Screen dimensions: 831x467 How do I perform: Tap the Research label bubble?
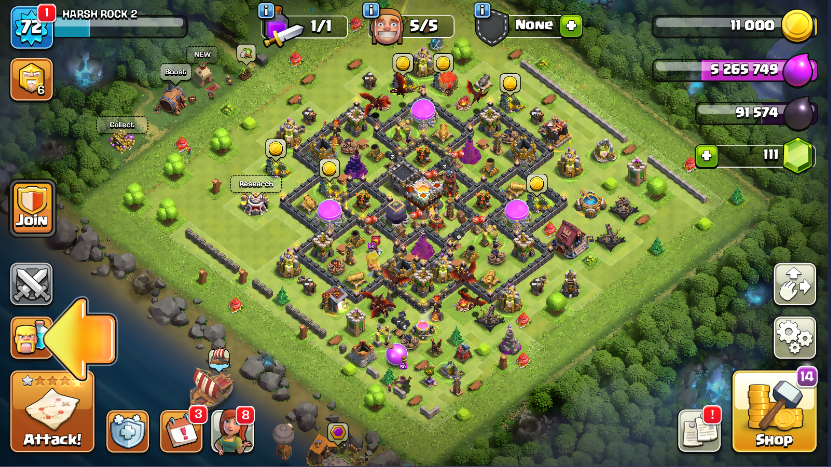pos(255,184)
